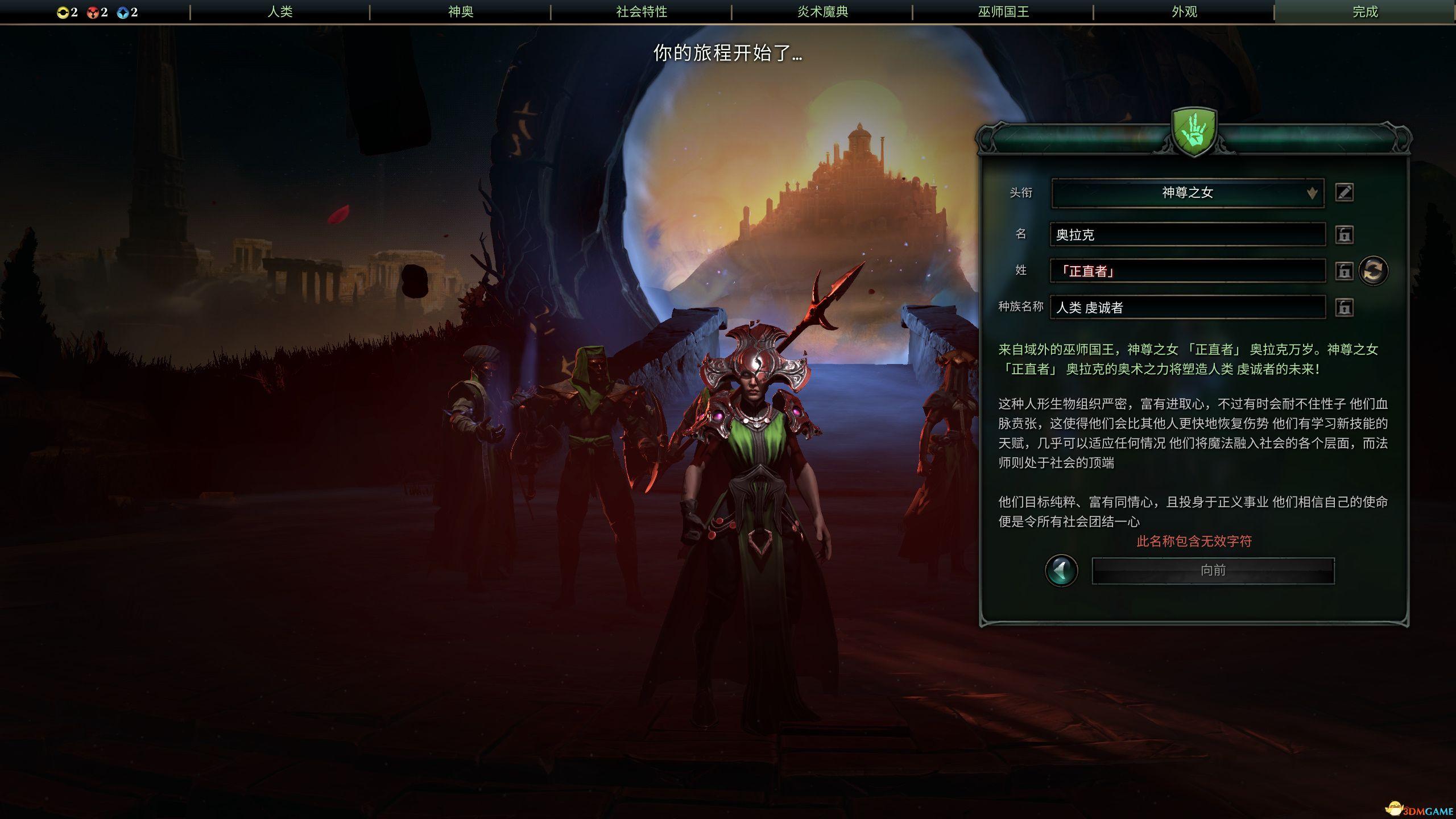Open the 巫师国王 tab
Screen dimensions: 1456x819
coord(1003,11)
